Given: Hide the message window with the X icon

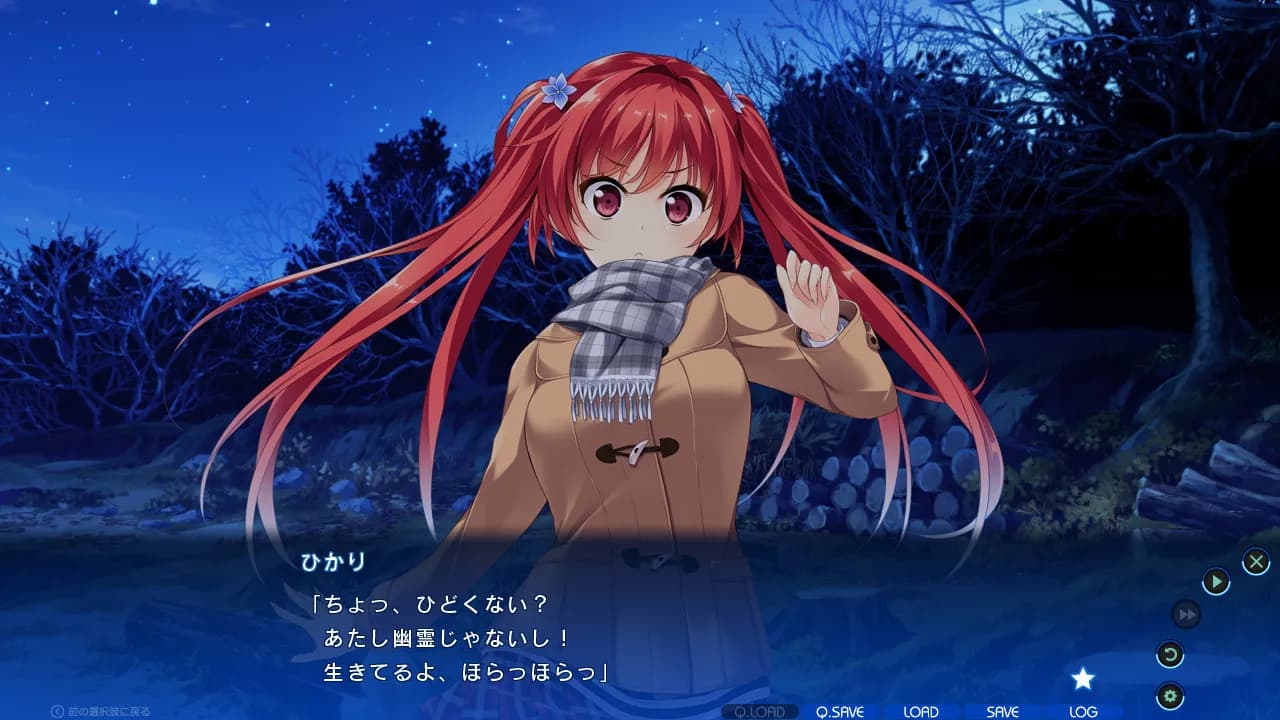Looking at the screenshot, I should (x=1256, y=562).
